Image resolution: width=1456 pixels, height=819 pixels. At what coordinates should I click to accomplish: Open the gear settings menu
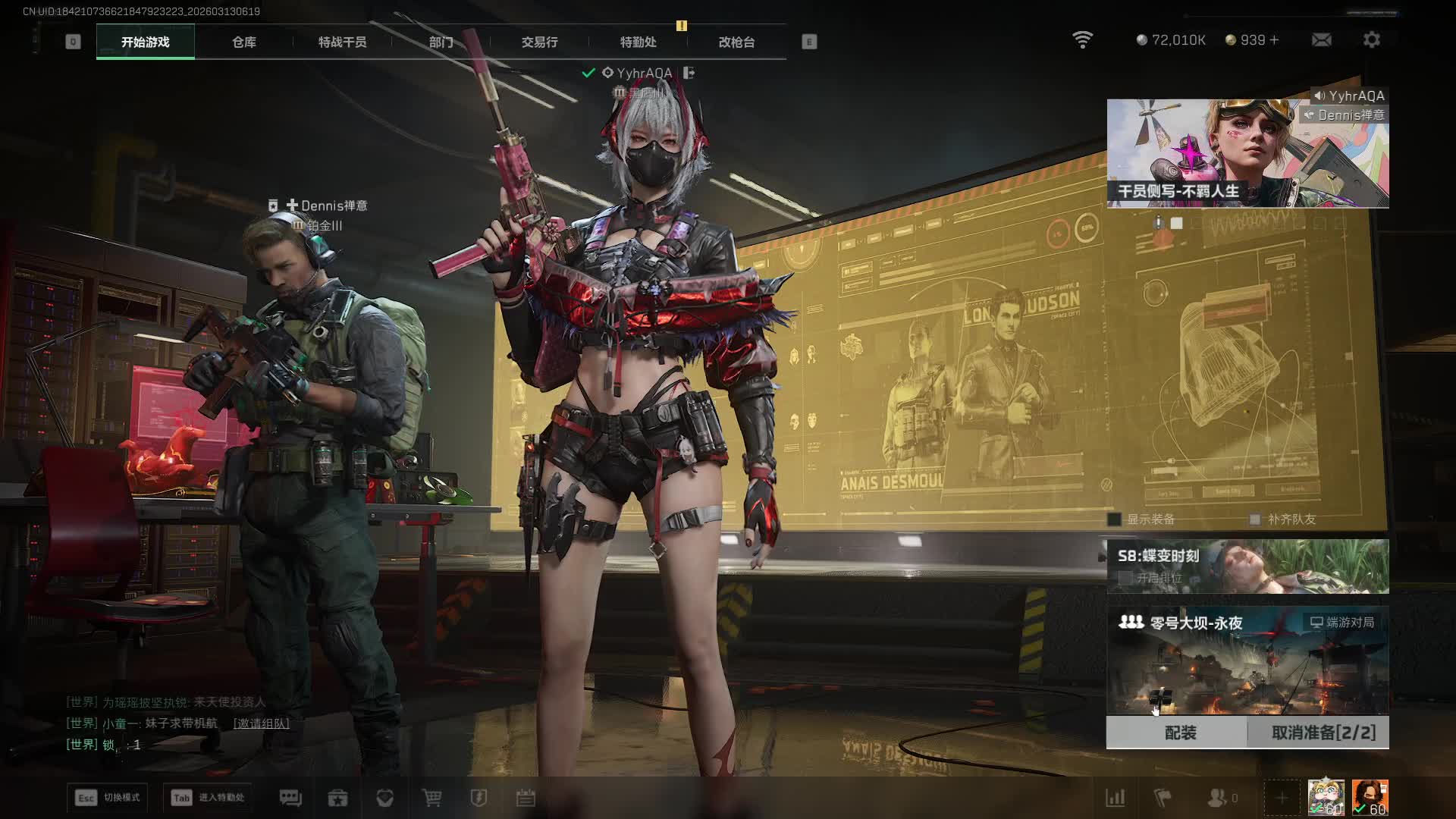(1371, 39)
